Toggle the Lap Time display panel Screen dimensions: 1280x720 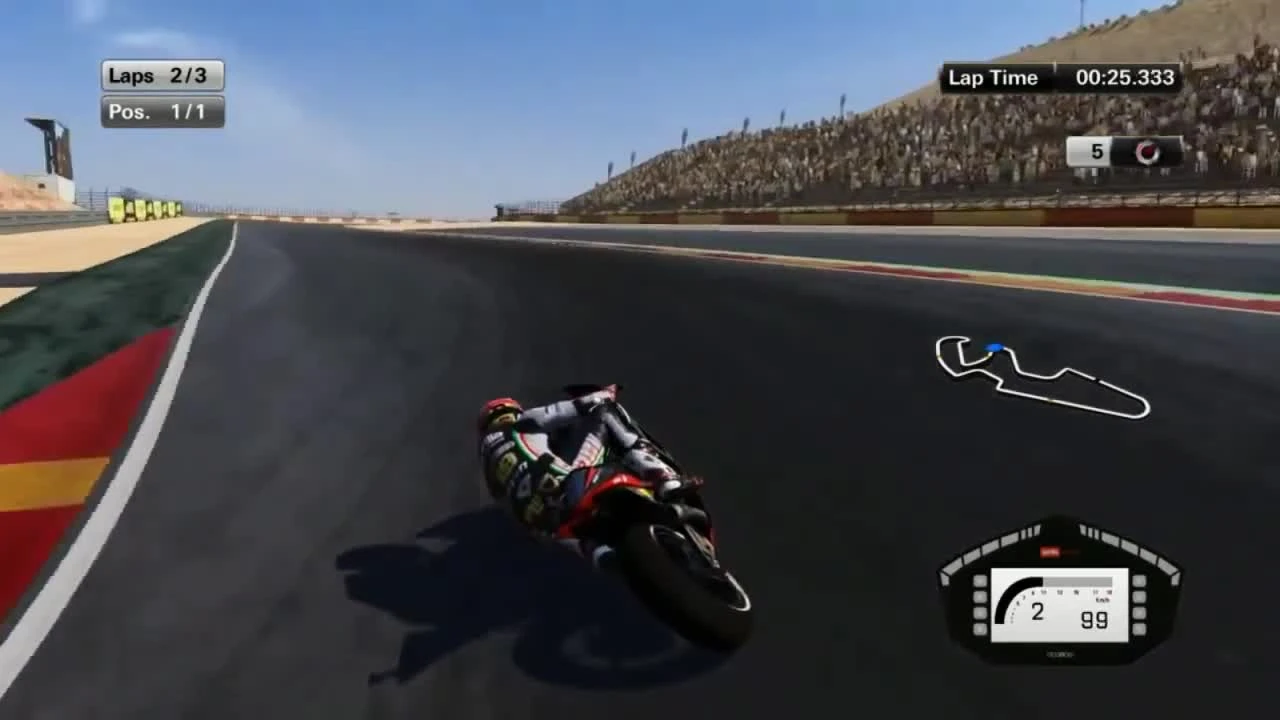point(1060,77)
